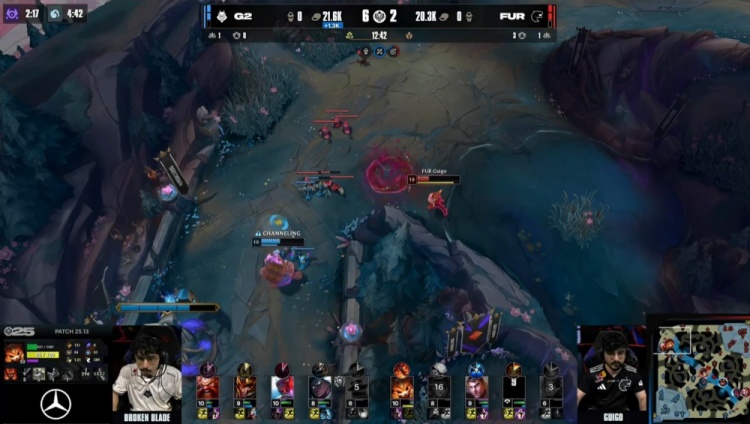Select the greyed champion portrait showing 3
750x424 pixels.
click(551, 385)
